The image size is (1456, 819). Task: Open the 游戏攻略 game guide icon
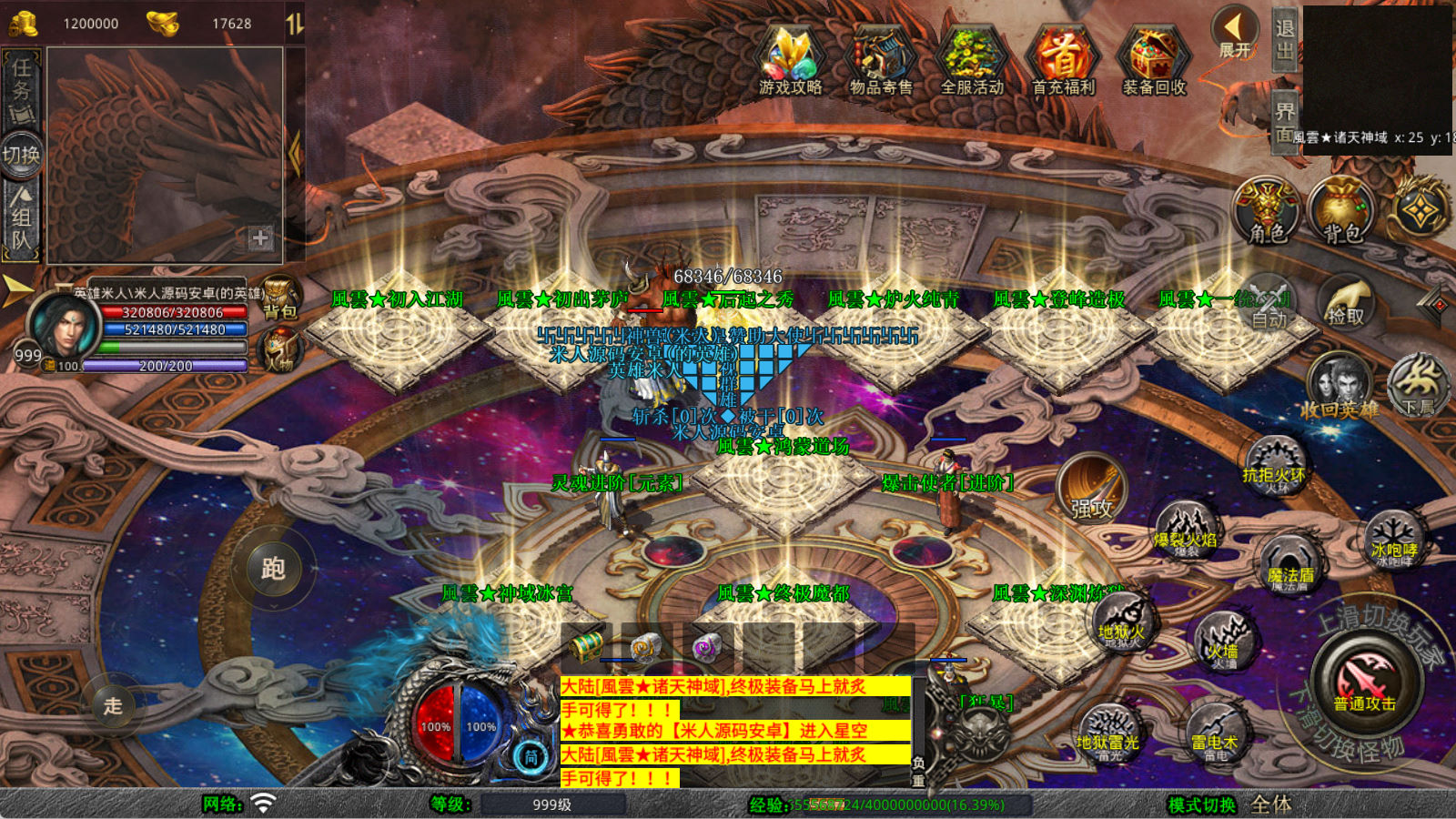(x=790, y=59)
